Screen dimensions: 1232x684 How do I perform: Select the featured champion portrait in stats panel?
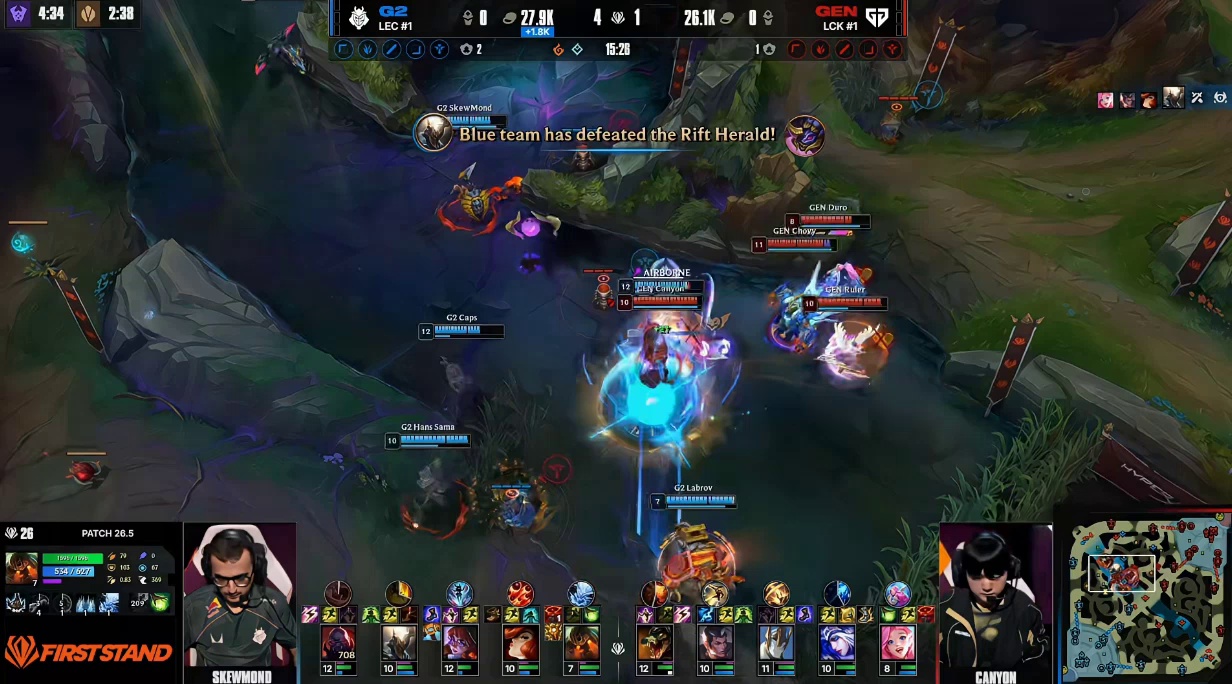21,567
